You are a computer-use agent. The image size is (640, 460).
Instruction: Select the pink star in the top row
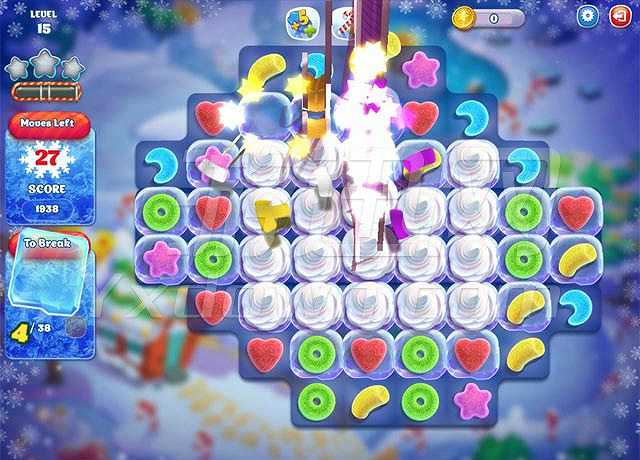click(420, 70)
